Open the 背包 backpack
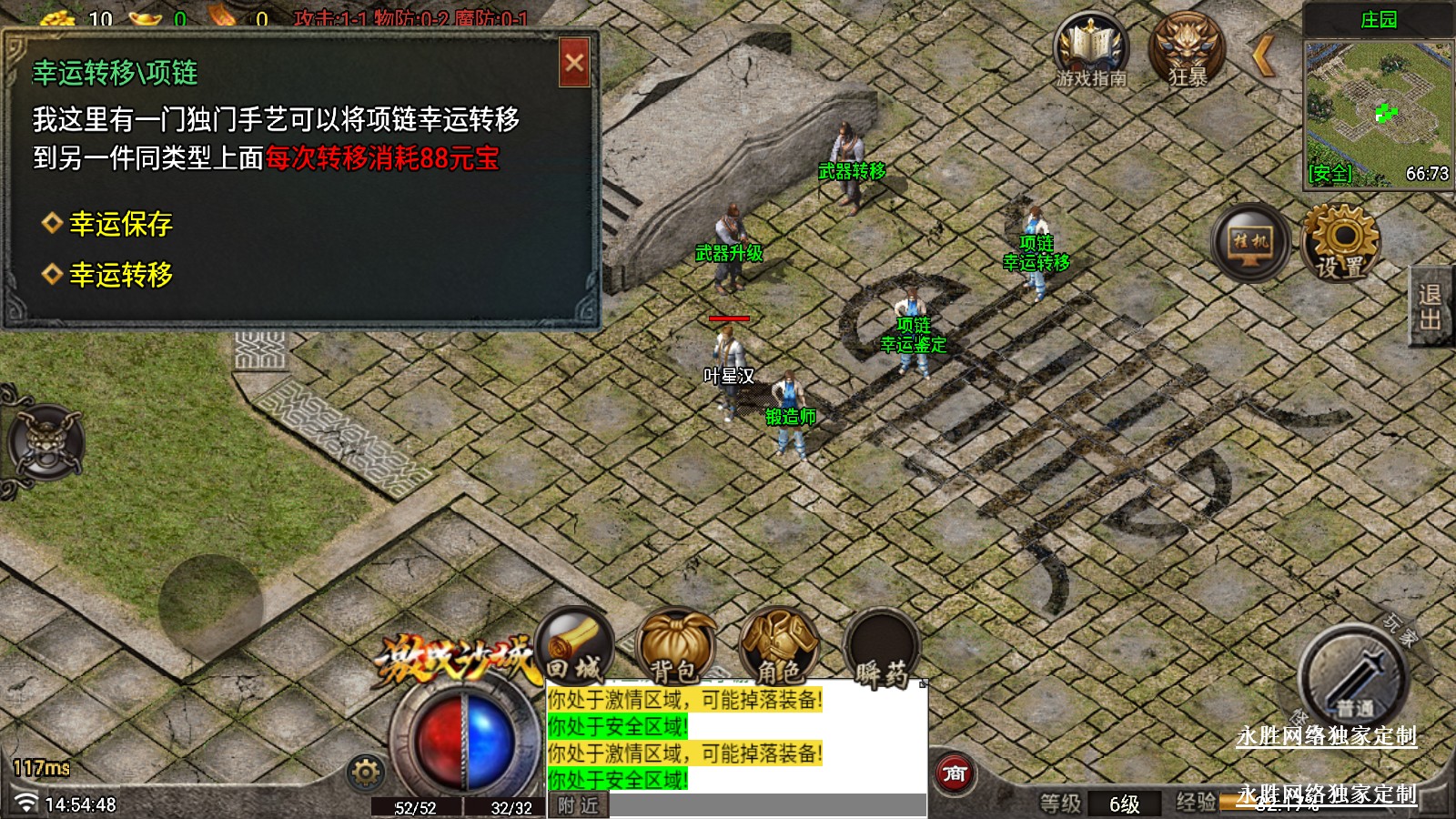The height and width of the screenshot is (819, 1456). [676, 647]
